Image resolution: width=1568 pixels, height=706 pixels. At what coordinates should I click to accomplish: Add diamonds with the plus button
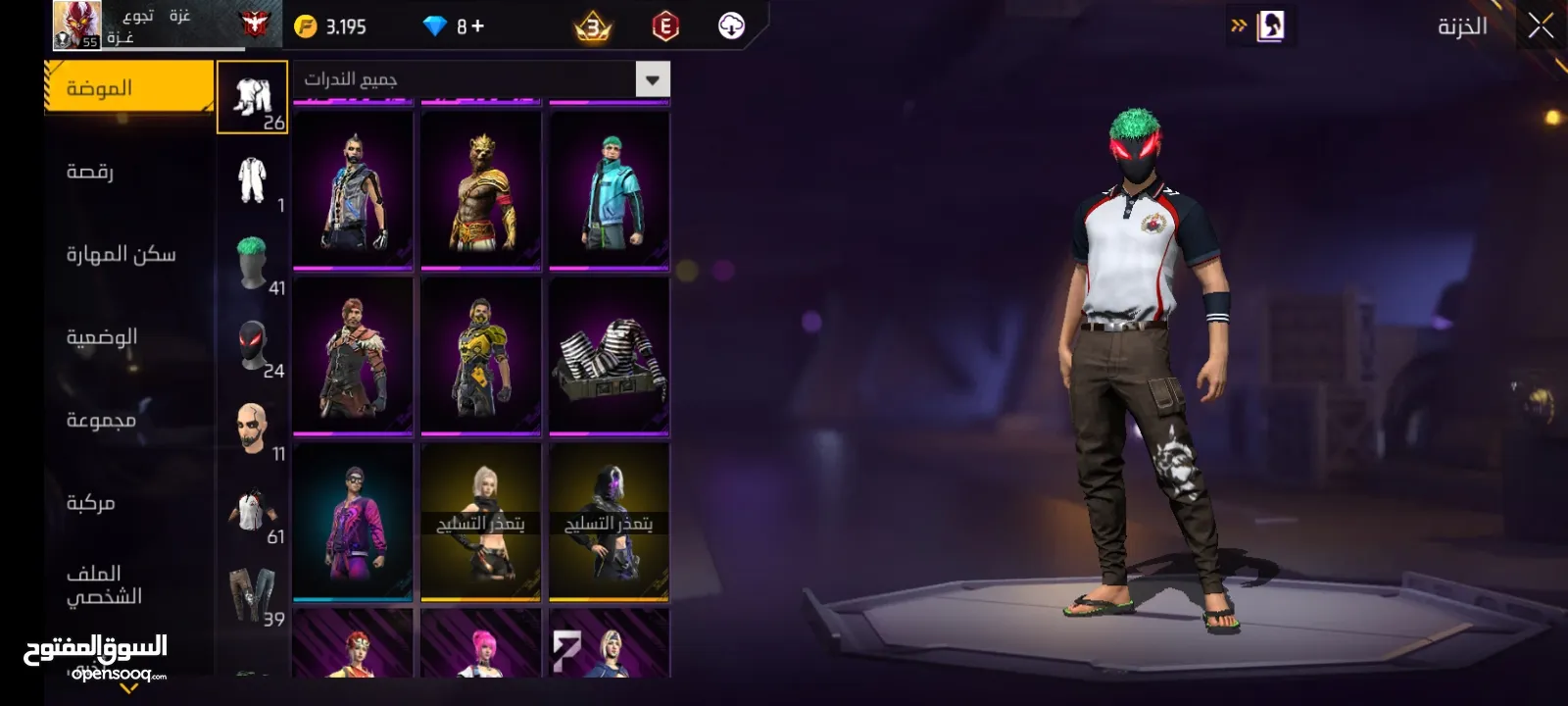point(477,26)
